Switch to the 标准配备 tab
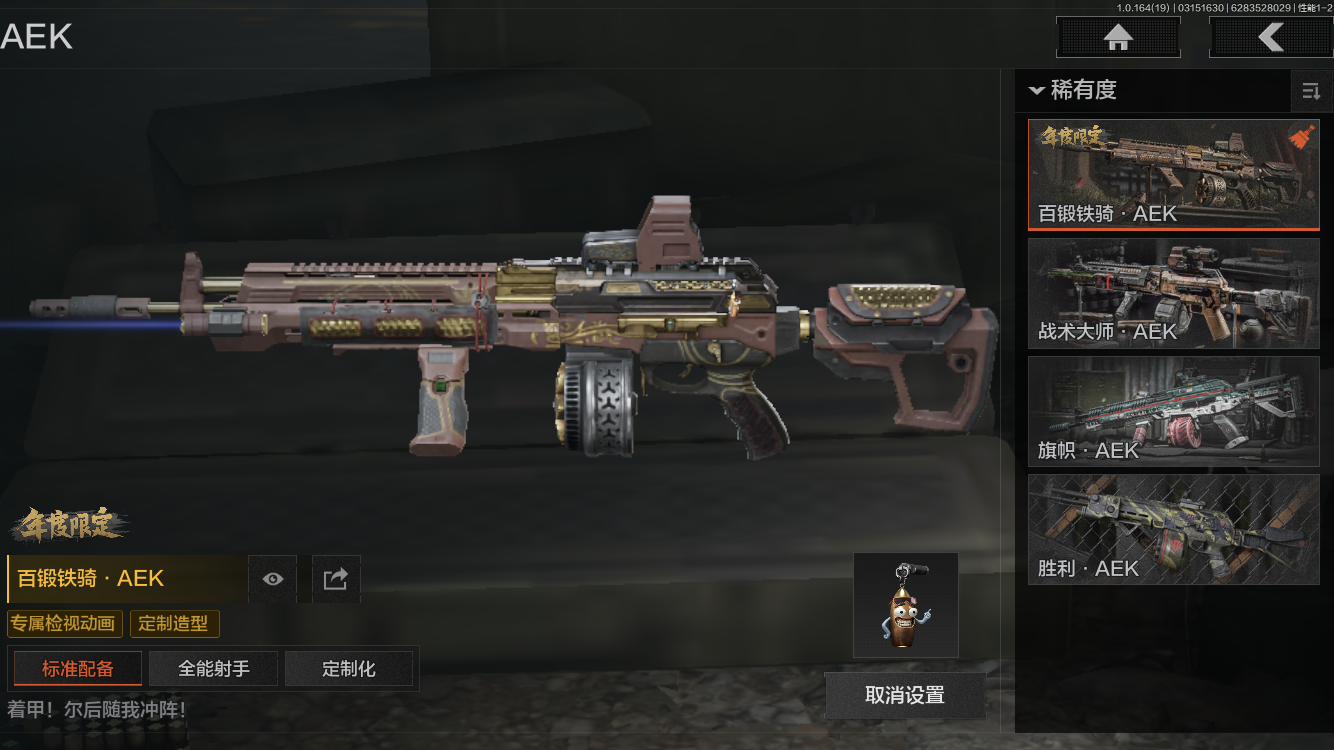The width and height of the screenshot is (1334, 750). point(78,669)
